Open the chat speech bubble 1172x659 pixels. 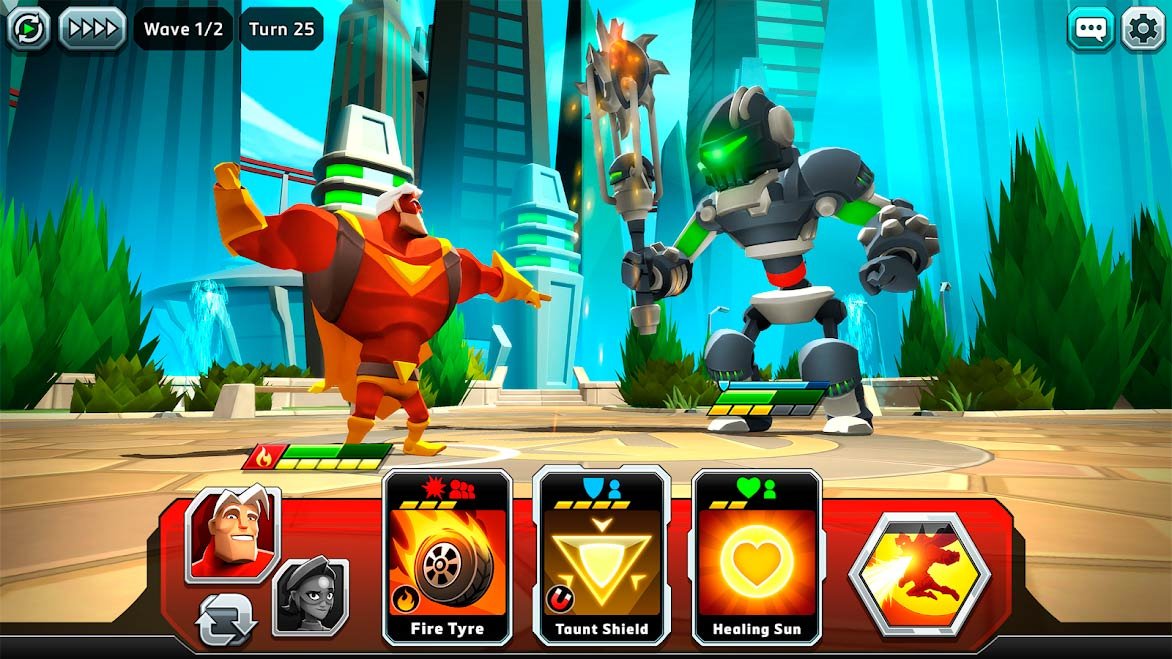1090,28
